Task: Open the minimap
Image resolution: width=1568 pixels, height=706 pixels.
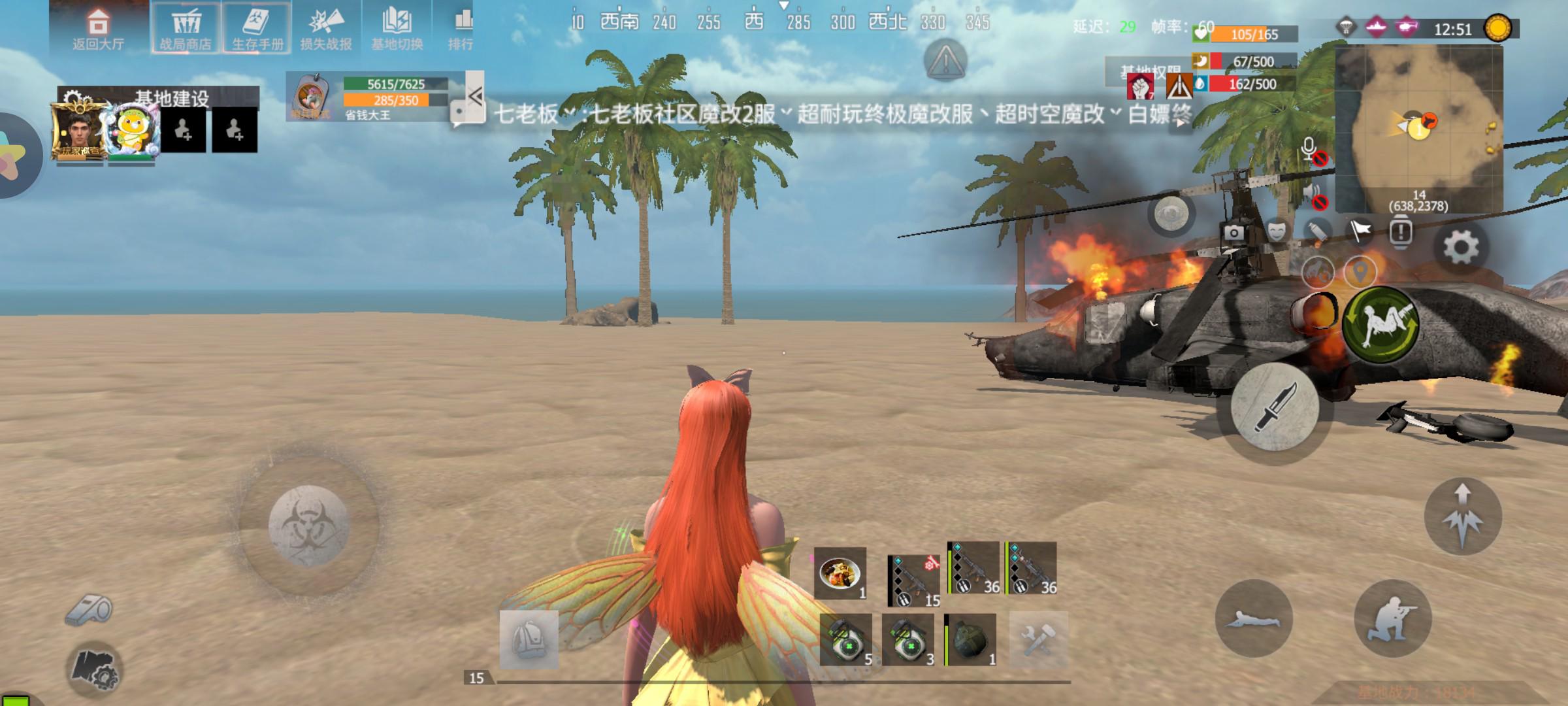Action: click(1418, 127)
